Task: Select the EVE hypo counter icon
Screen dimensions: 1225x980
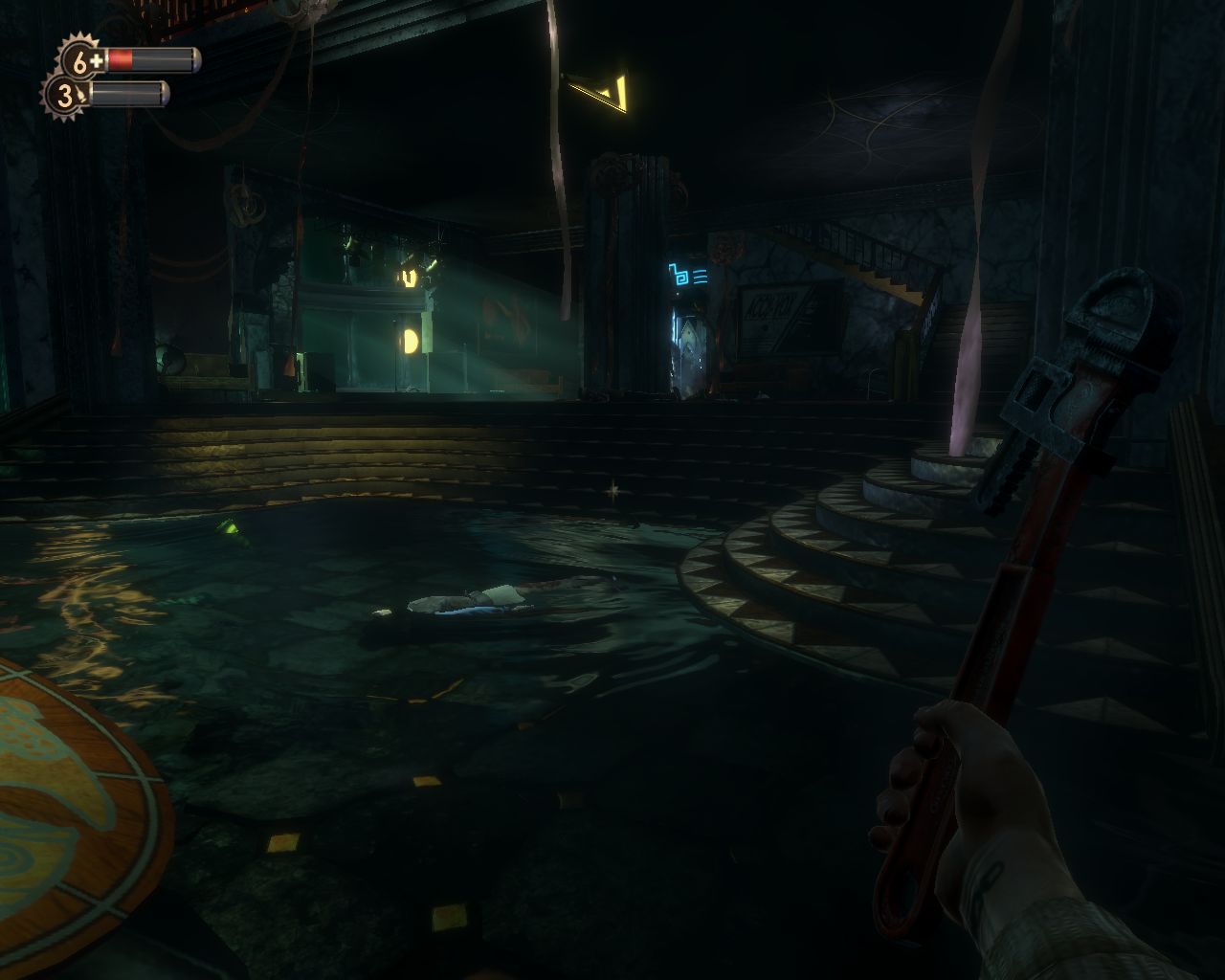Action: 65,95
